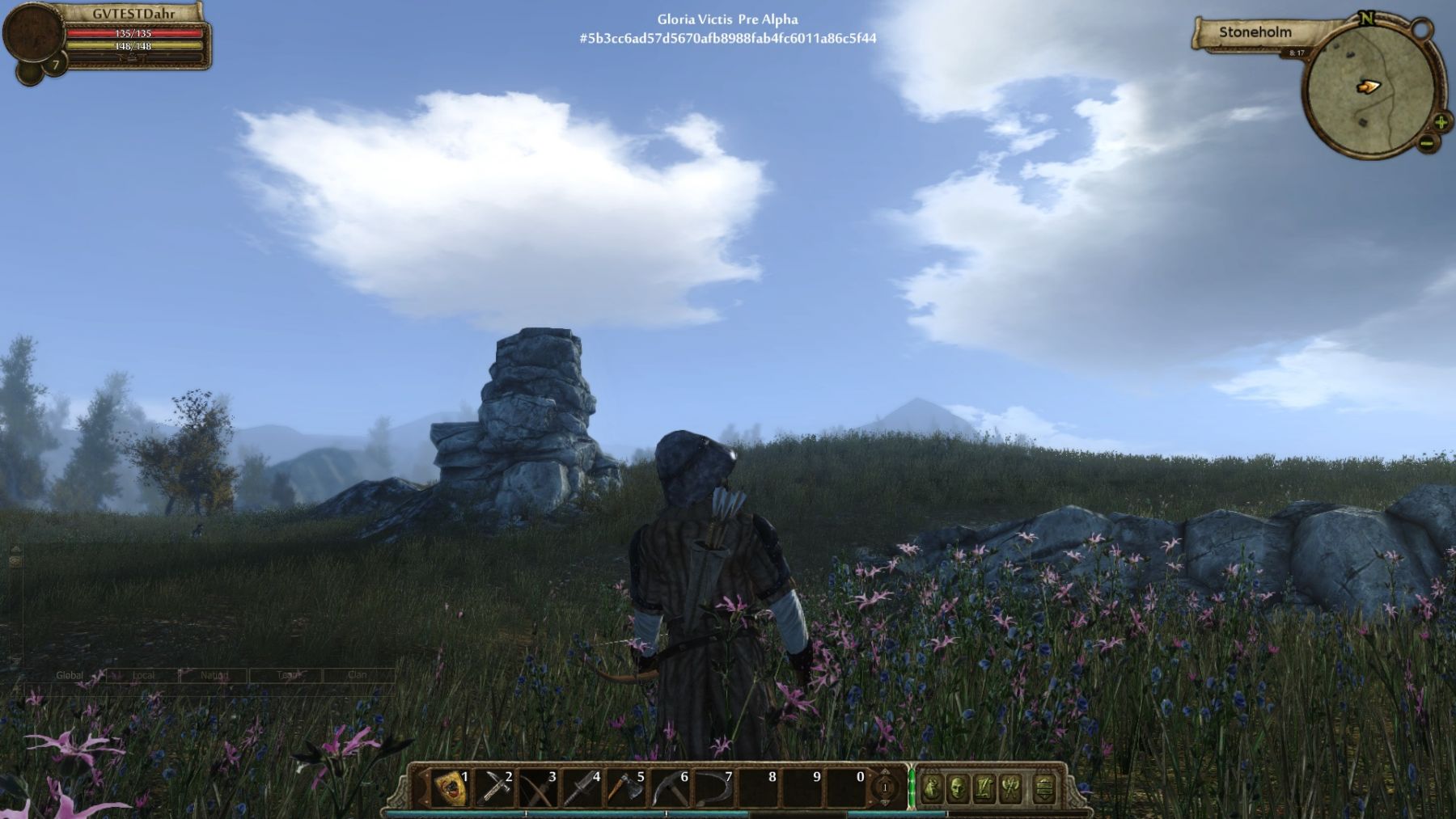Select the shield in hotbar slot 1
The image size is (1456, 819).
pyautogui.click(x=451, y=787)
